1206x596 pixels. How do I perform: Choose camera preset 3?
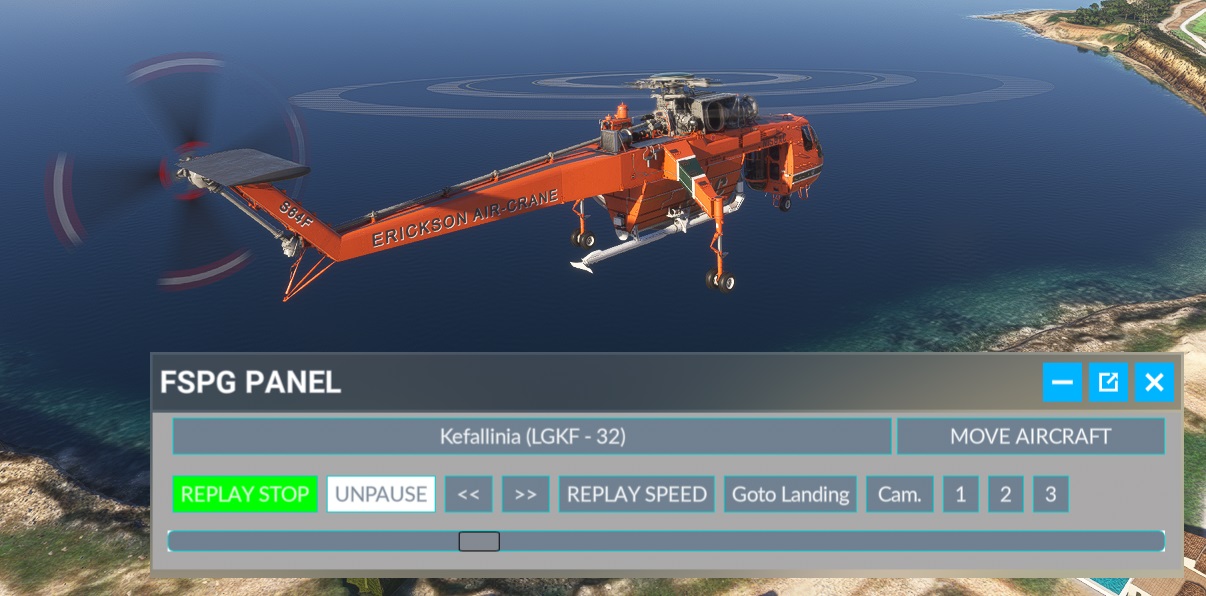click(1051, 494)
